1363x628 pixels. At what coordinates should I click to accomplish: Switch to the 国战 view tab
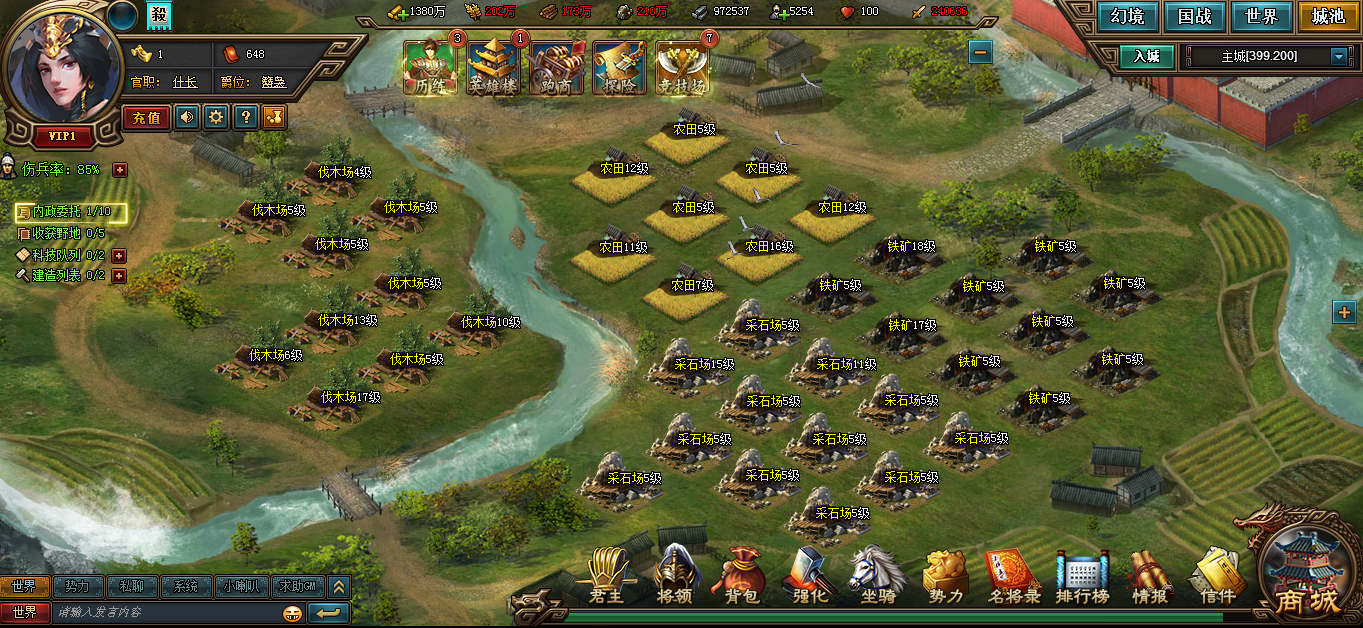[x=1194, y=17]
